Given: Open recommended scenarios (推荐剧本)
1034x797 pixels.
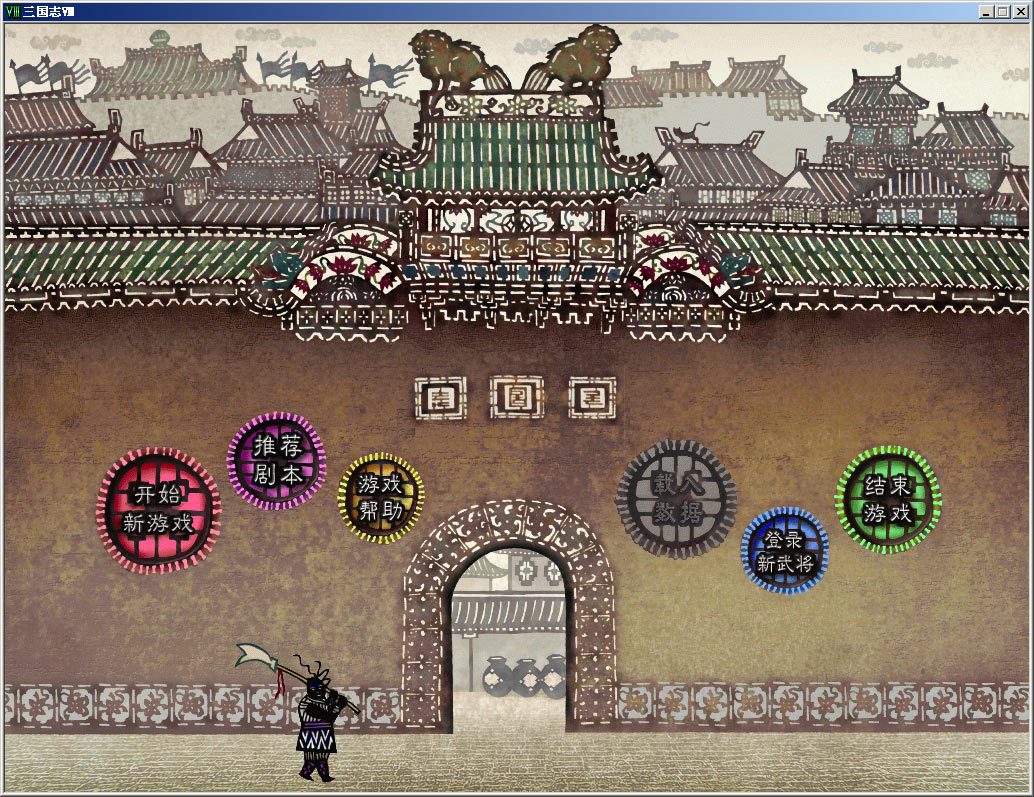Looking at the screenshot, I should [277, 461].
